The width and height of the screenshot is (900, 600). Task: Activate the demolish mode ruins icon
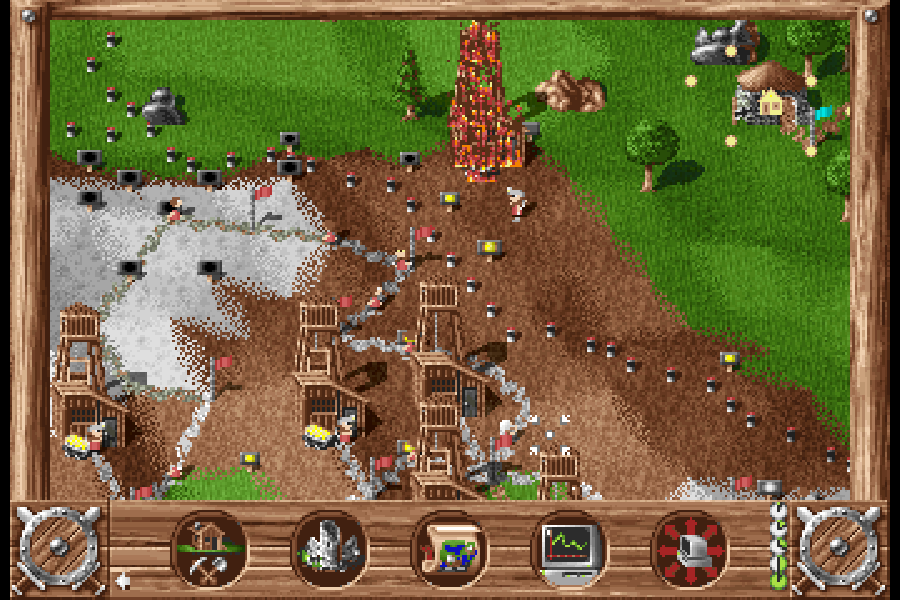pos(329,549)
